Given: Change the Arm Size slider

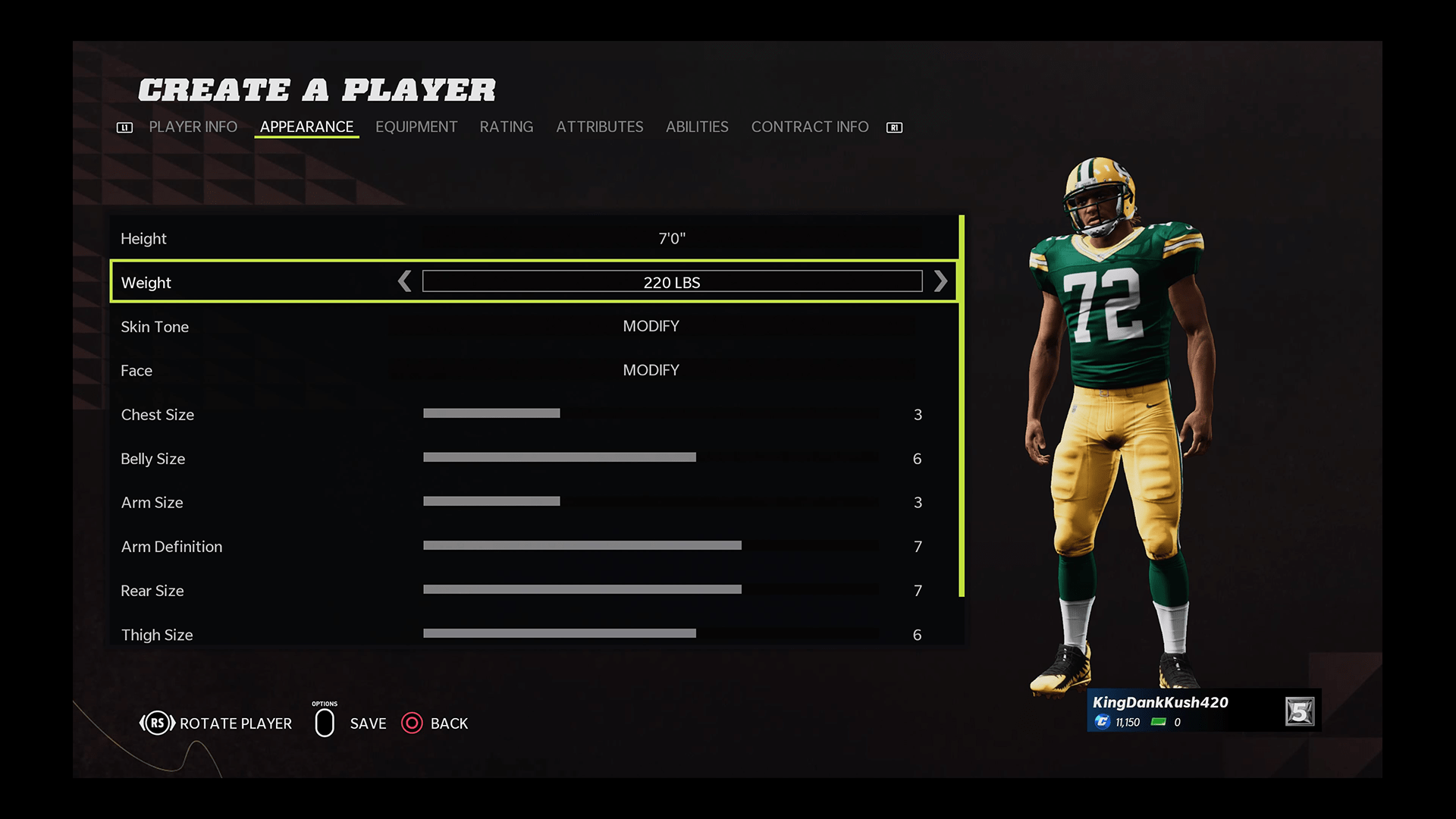Looking at the screenshot, I should tap(651, 502).
